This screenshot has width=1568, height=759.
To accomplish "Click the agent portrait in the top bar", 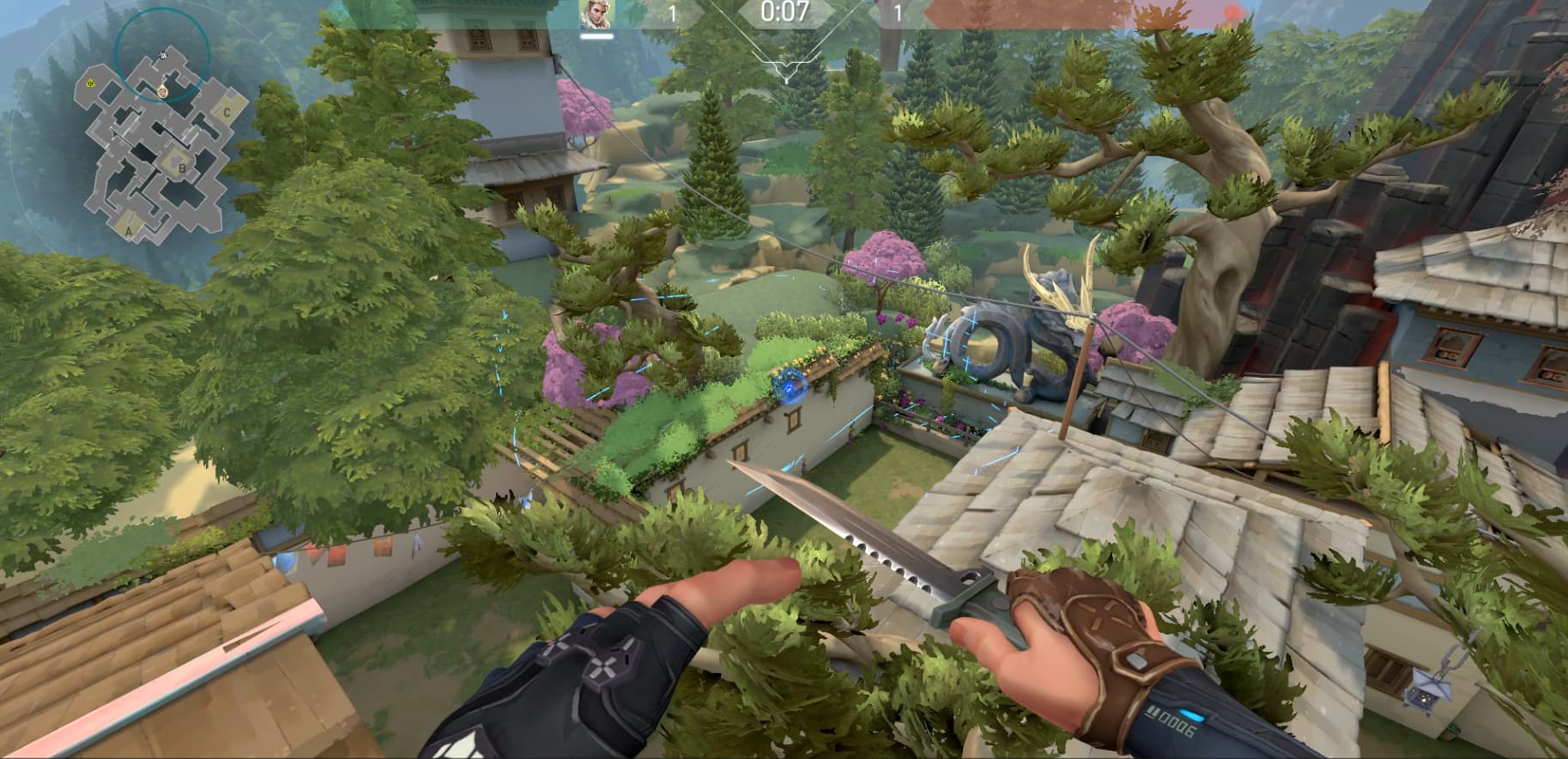I will click(596, 14).
